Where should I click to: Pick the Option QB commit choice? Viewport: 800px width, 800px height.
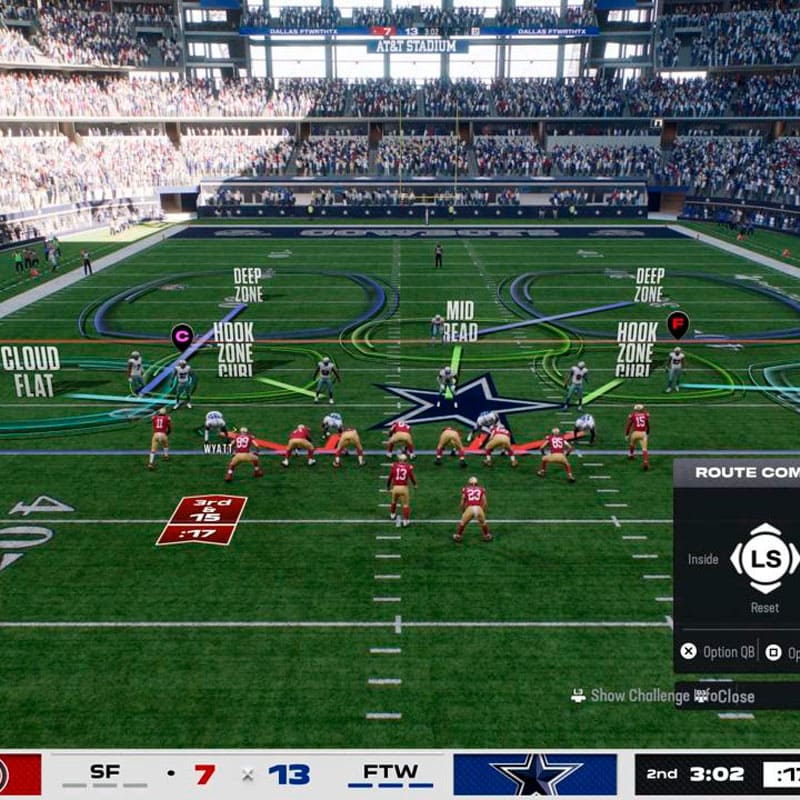(718, 652)
